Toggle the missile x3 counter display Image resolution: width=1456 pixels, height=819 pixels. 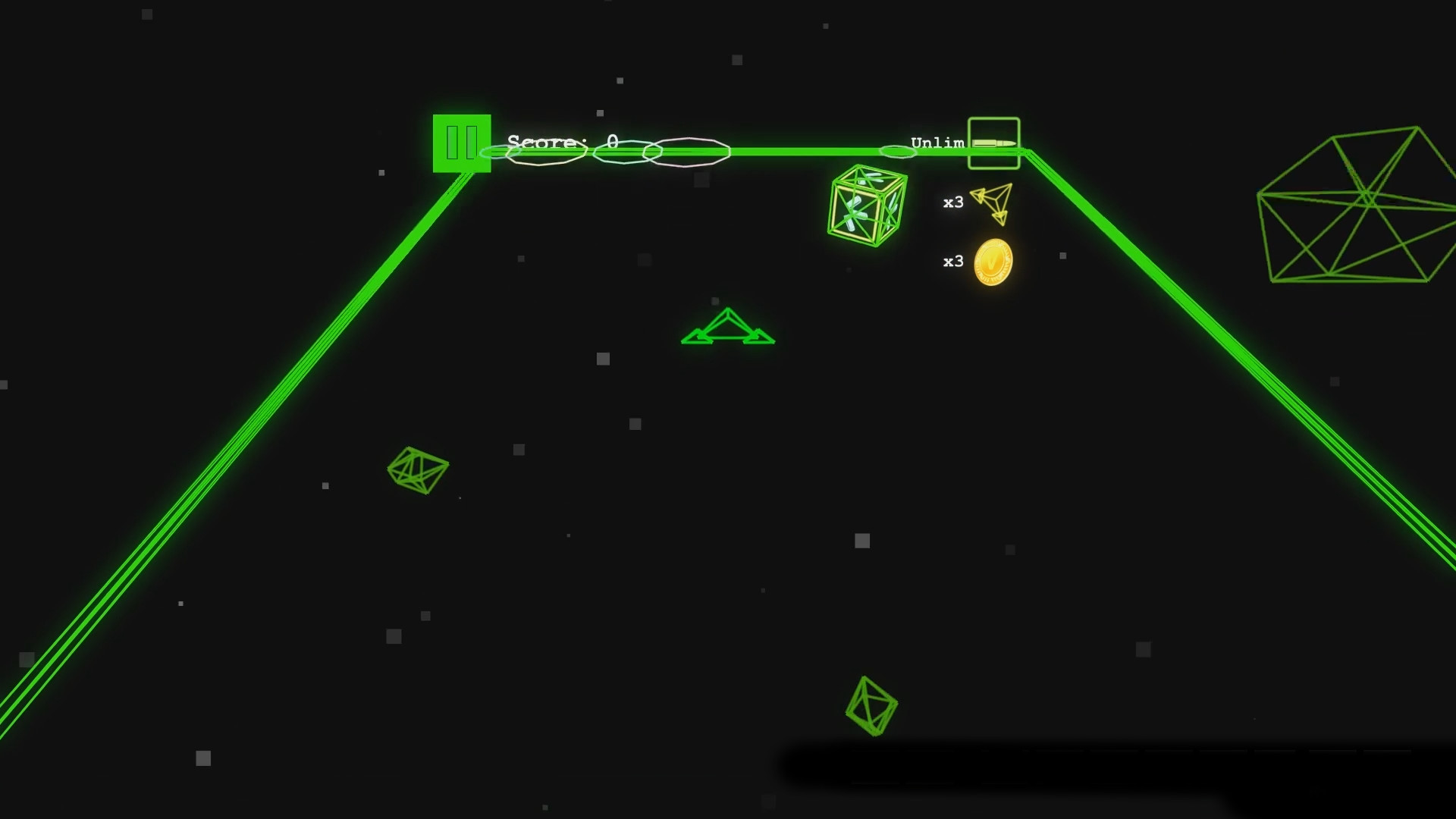click(x=952, y=201)
